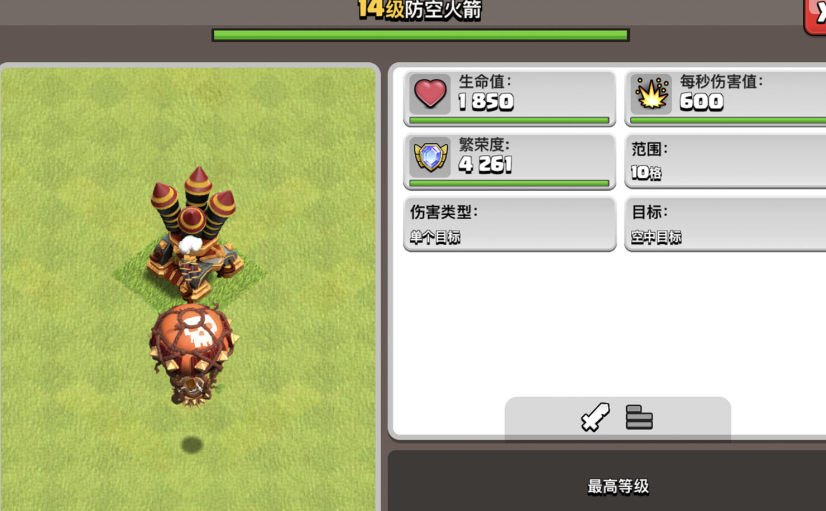The height and width of the screenshot is (511, 826).
Task: Switch to the sword stats tab
Action: pos(595,417)
